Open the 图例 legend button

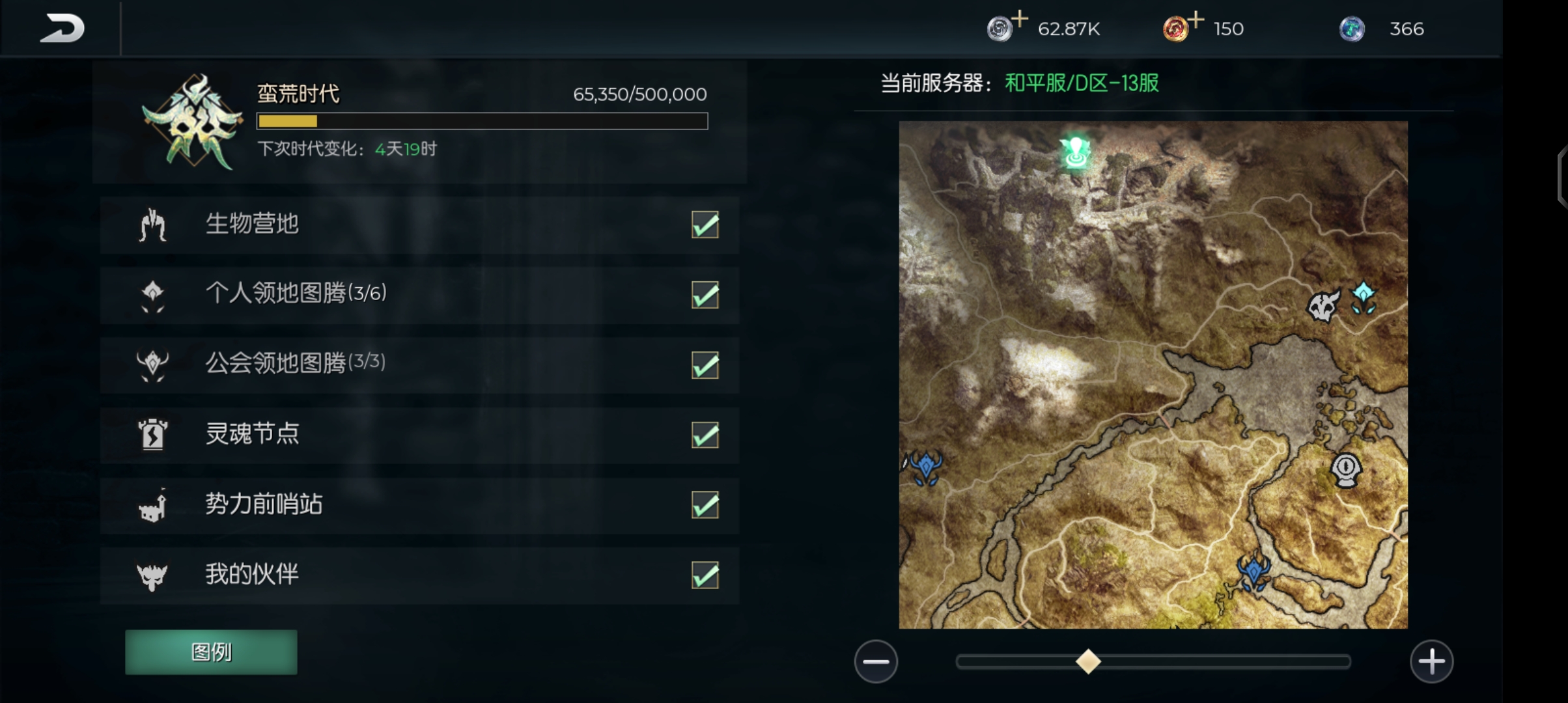click(x=211, y=652)
